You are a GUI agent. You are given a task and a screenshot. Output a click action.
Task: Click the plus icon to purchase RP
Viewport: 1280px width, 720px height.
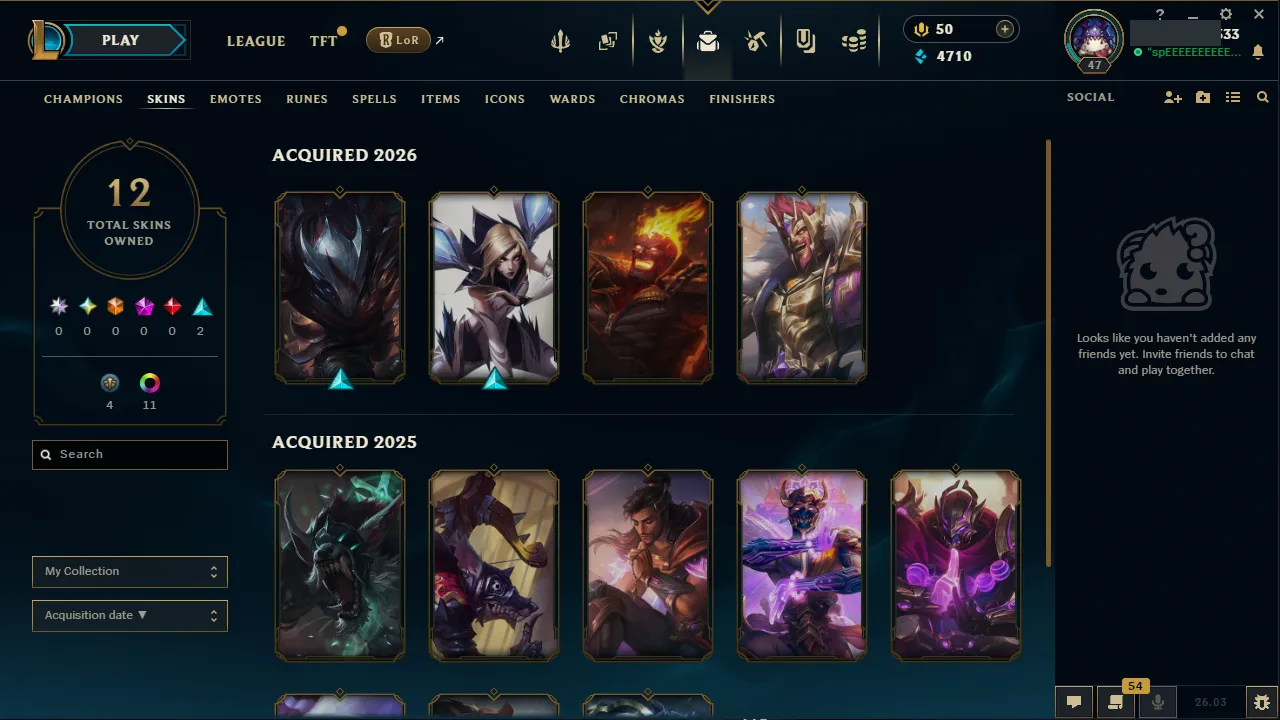click(1003, 29)
